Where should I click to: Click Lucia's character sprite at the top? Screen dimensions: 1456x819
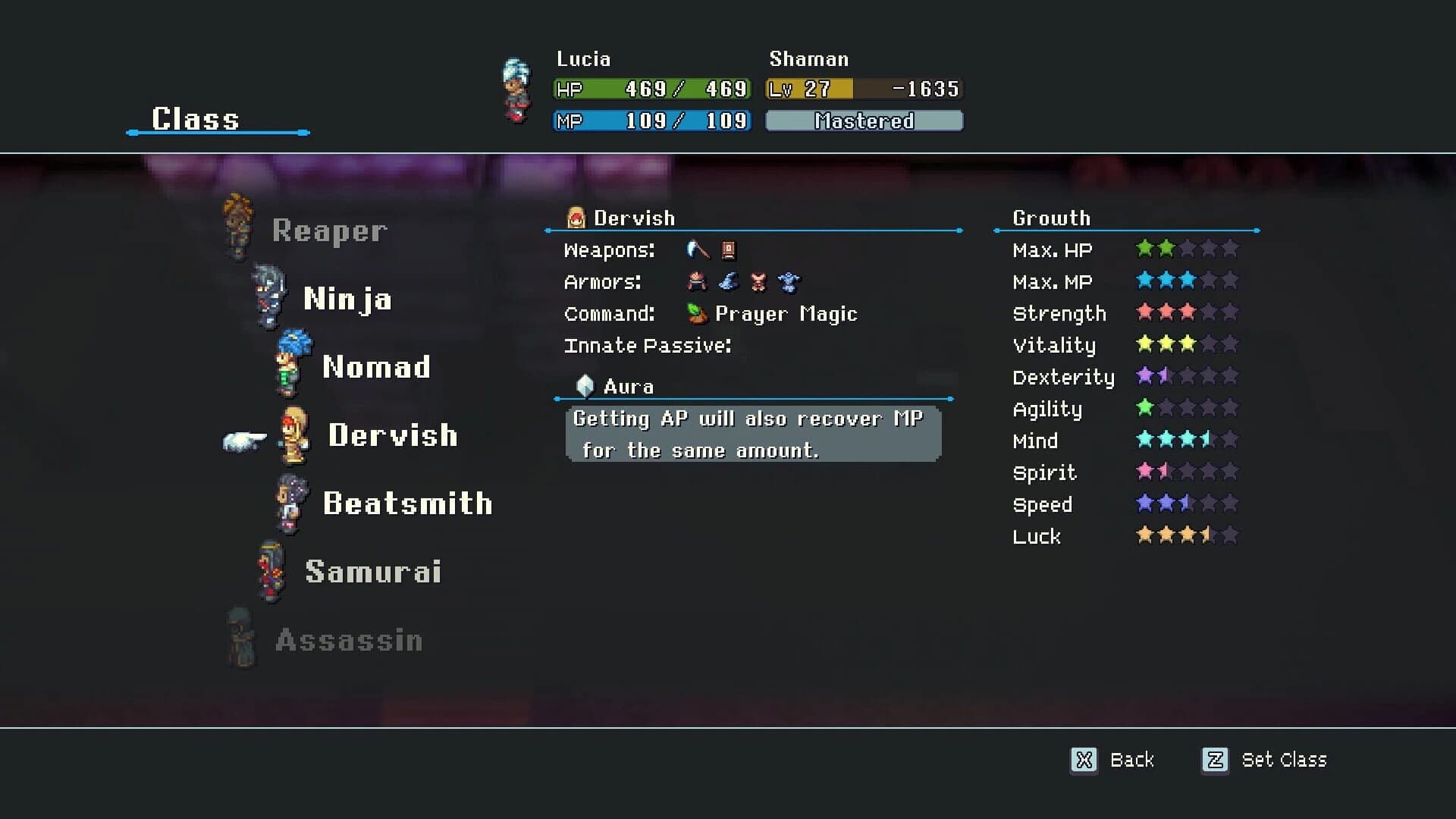coord(516,89)
